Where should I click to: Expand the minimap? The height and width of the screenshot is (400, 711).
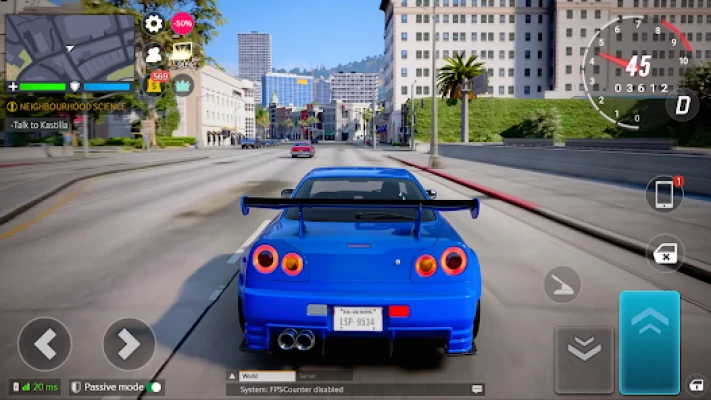pos(70,47)
